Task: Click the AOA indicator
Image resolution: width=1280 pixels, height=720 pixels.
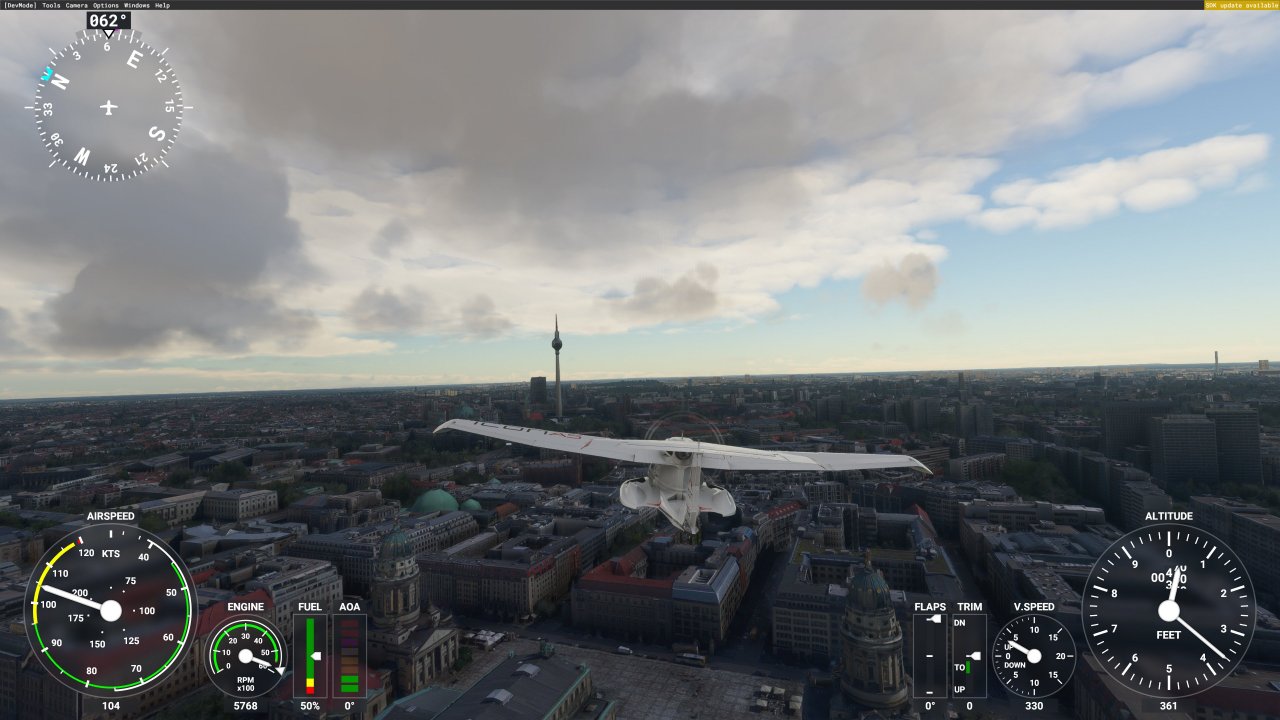Action: (348, 655)
